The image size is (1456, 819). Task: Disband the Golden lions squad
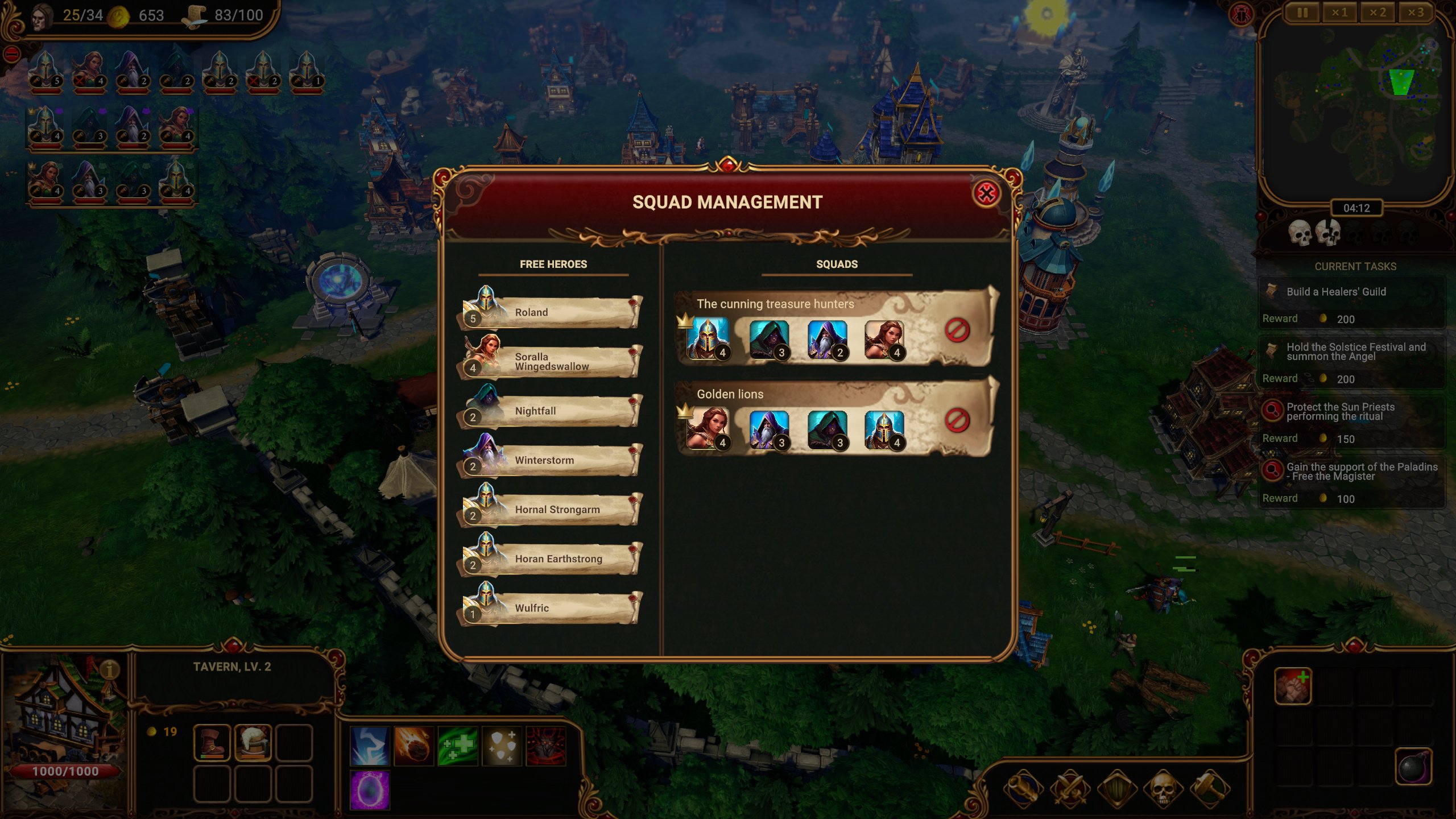click(x=957, y=420)
